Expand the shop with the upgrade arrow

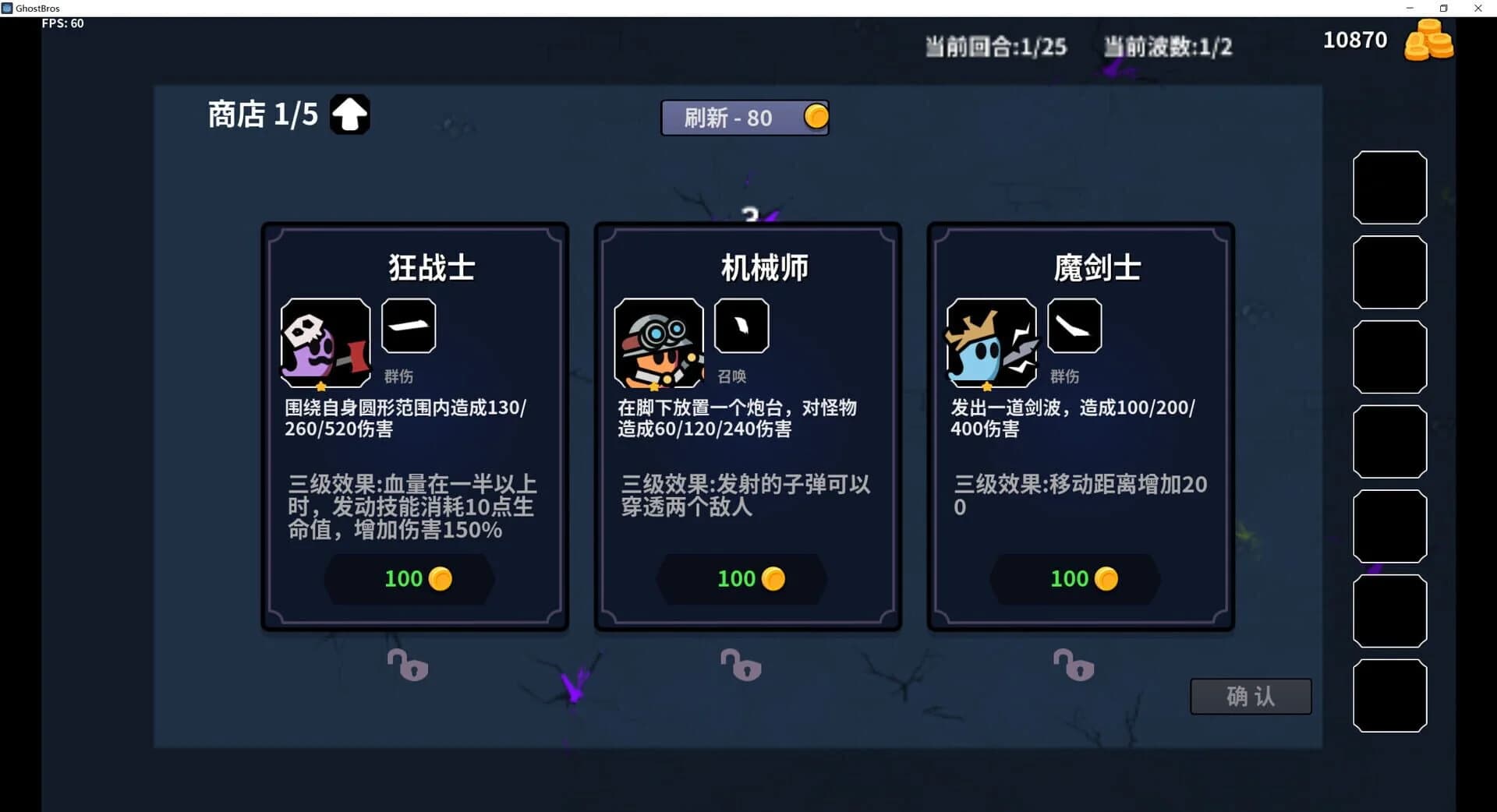tap(349, 114)
